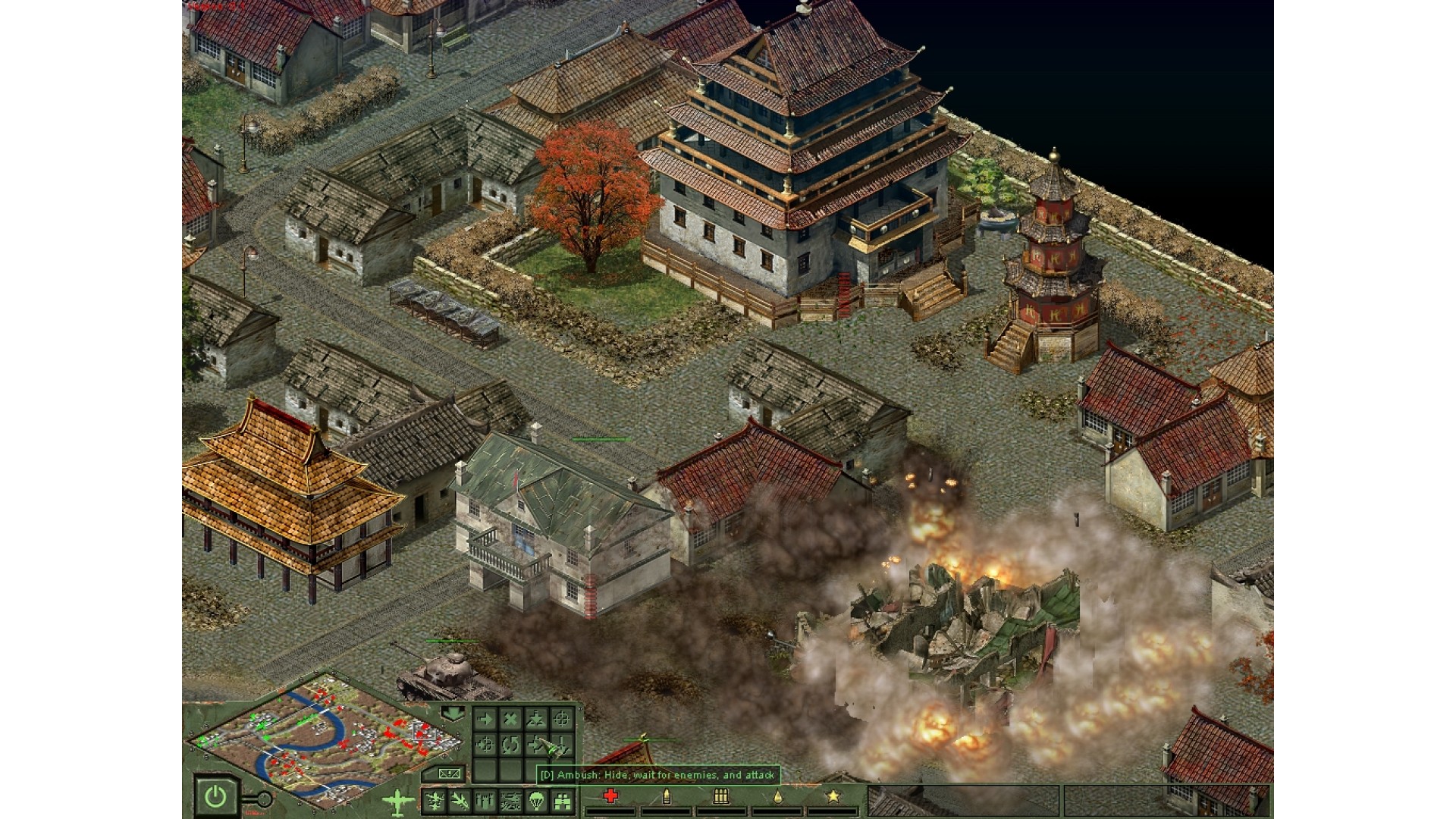Call the diving bomber air strike
The image size is (1456, 819).
(x=460, y=801)
